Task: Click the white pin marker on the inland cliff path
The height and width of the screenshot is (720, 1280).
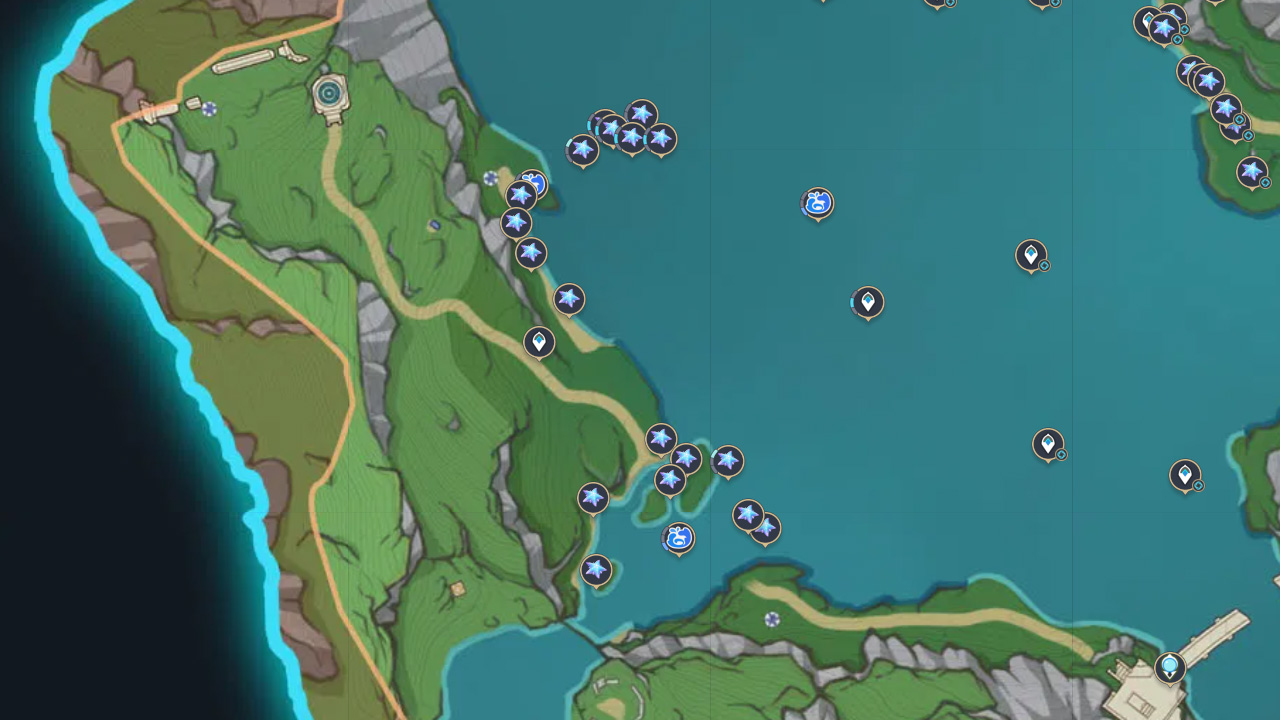Action: 538,343
